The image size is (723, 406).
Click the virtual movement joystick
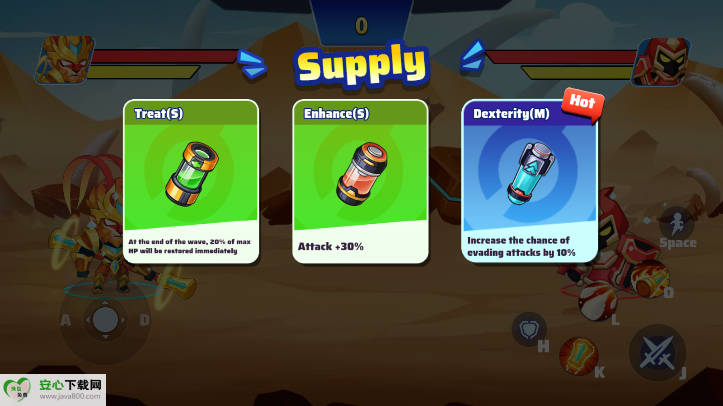[105, 320]
